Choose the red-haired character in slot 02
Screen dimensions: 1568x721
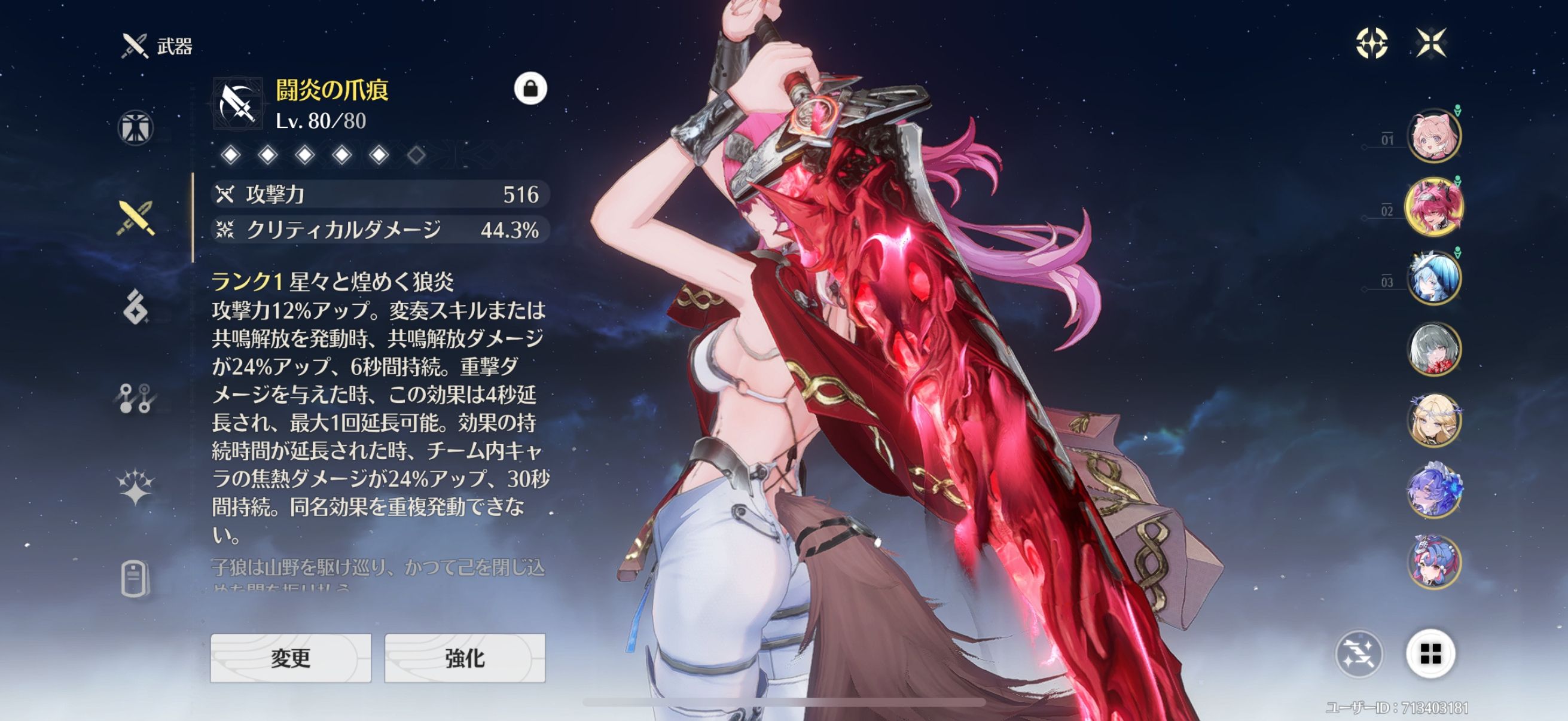(x=1434, y=207)
